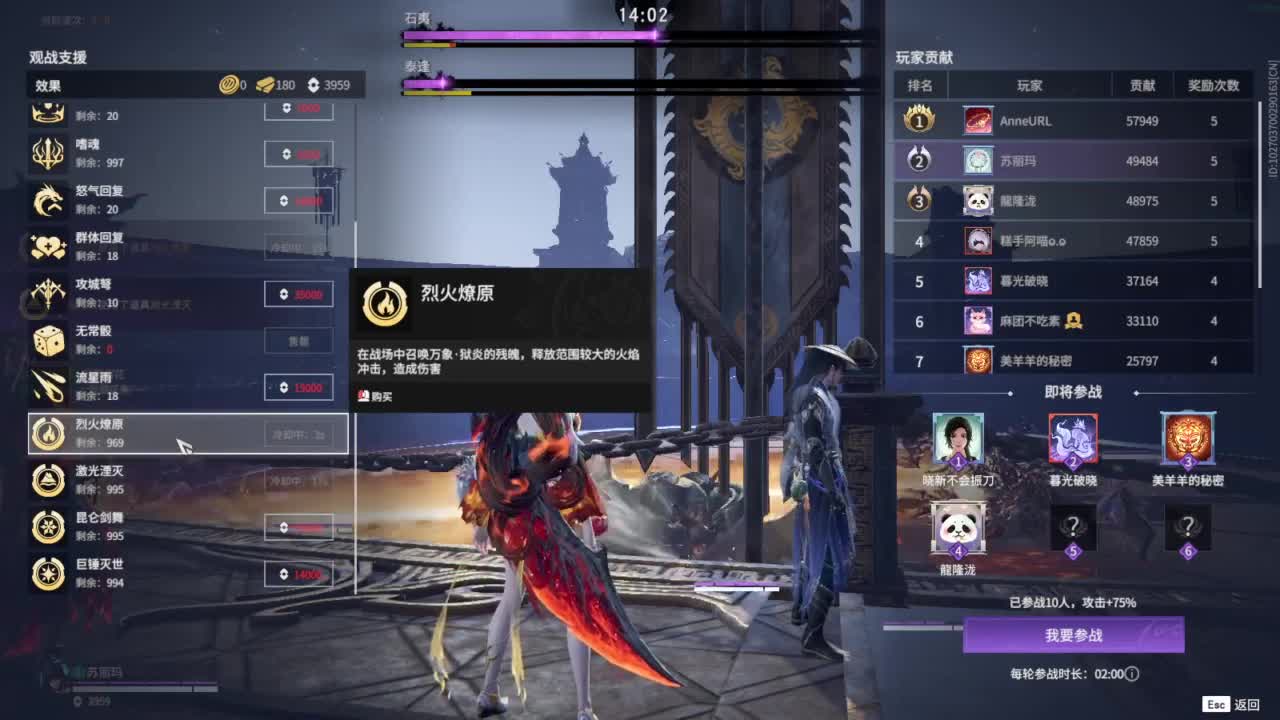Select the 烈火燎原 flame skill icon
Image resolution: width=1280 pixels, height=720 pixels.
(47, 433)
